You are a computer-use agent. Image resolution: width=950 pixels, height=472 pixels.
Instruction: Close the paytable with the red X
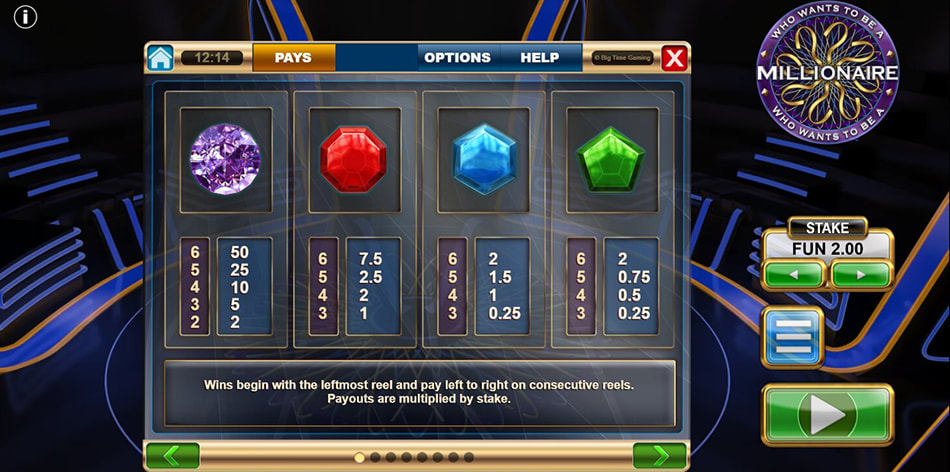click(675, 58)
